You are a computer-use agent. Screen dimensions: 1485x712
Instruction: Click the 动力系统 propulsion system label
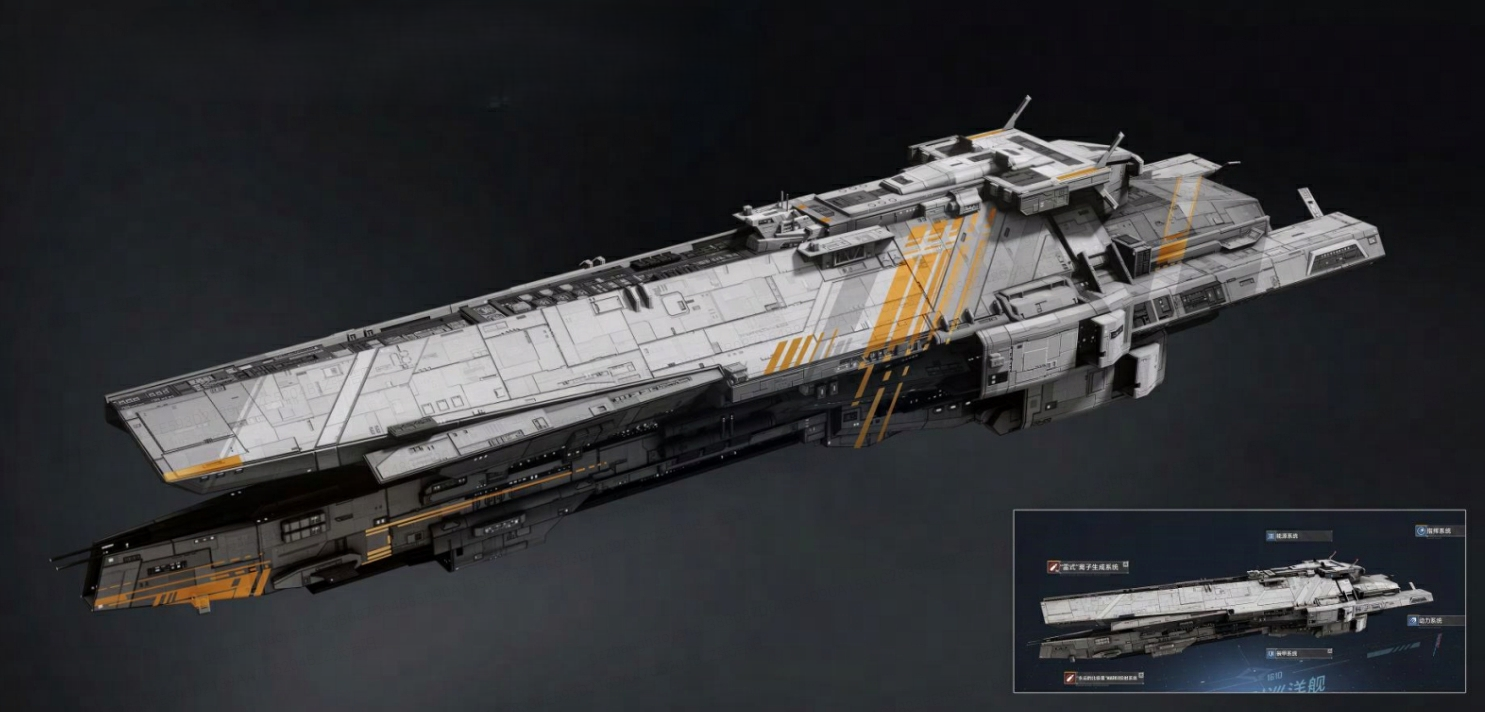[1433, 621]
